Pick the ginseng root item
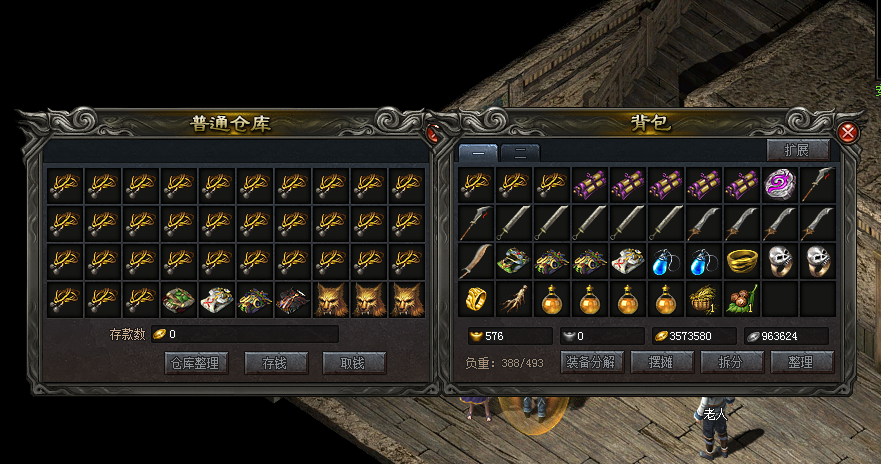 pos(513,298)
